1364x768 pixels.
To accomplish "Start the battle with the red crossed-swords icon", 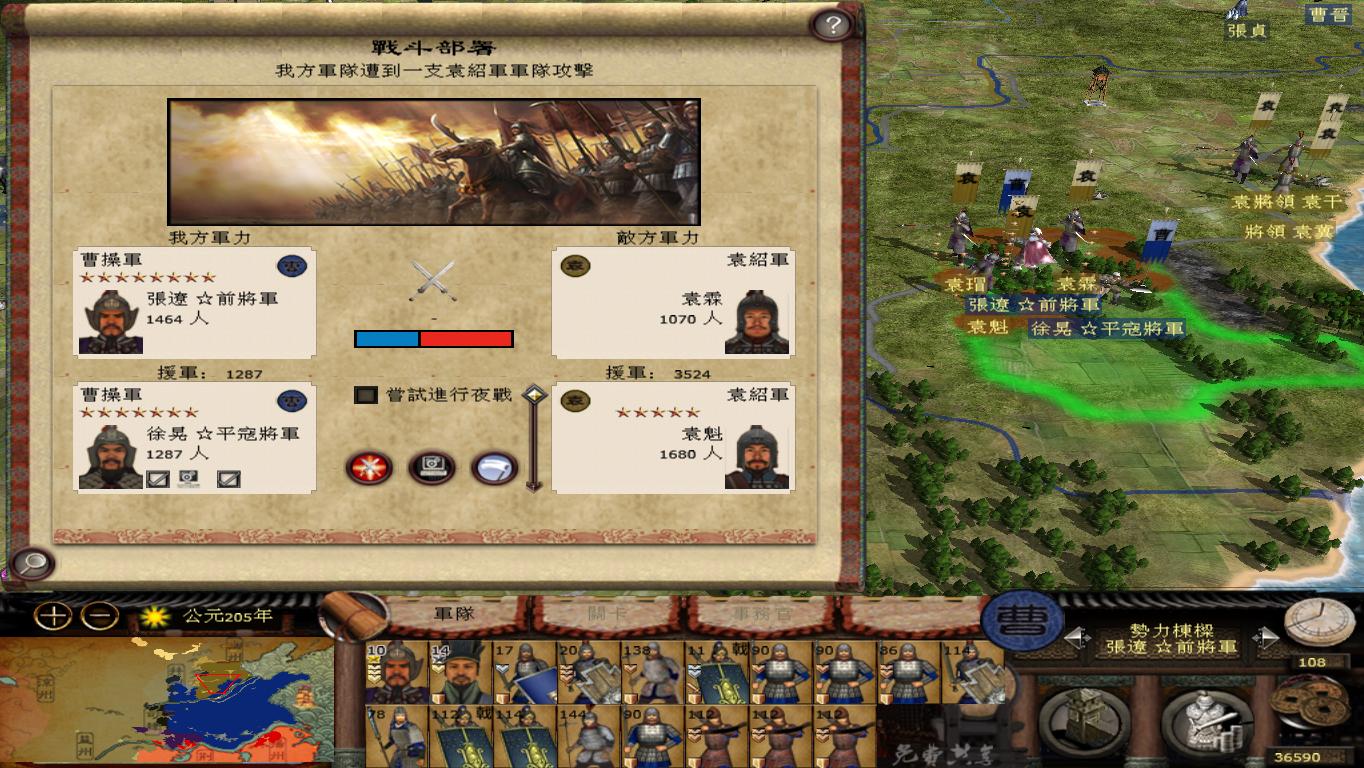I will click(370, 468).
